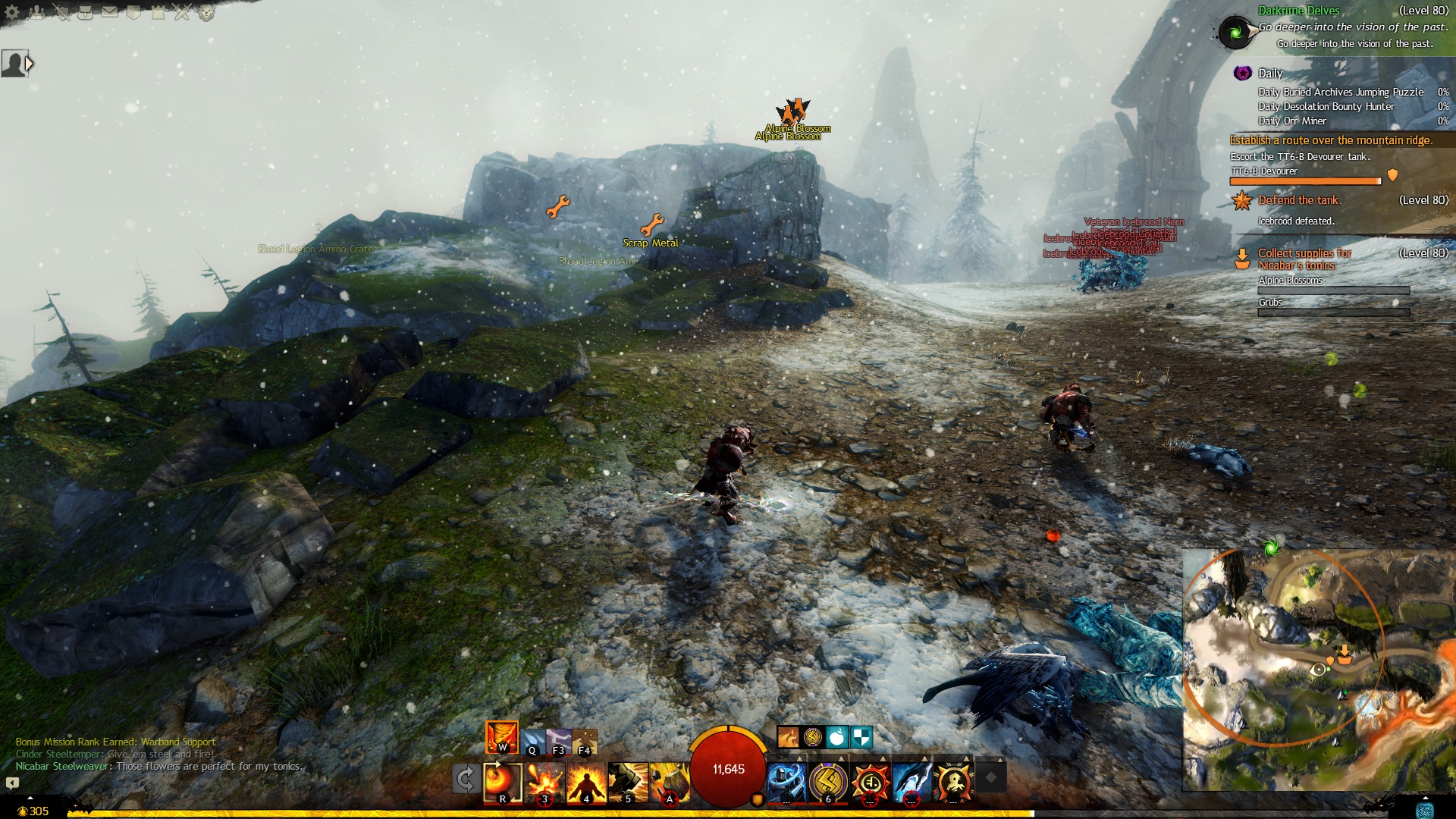Switch to the earth attunement

[585, 741]
